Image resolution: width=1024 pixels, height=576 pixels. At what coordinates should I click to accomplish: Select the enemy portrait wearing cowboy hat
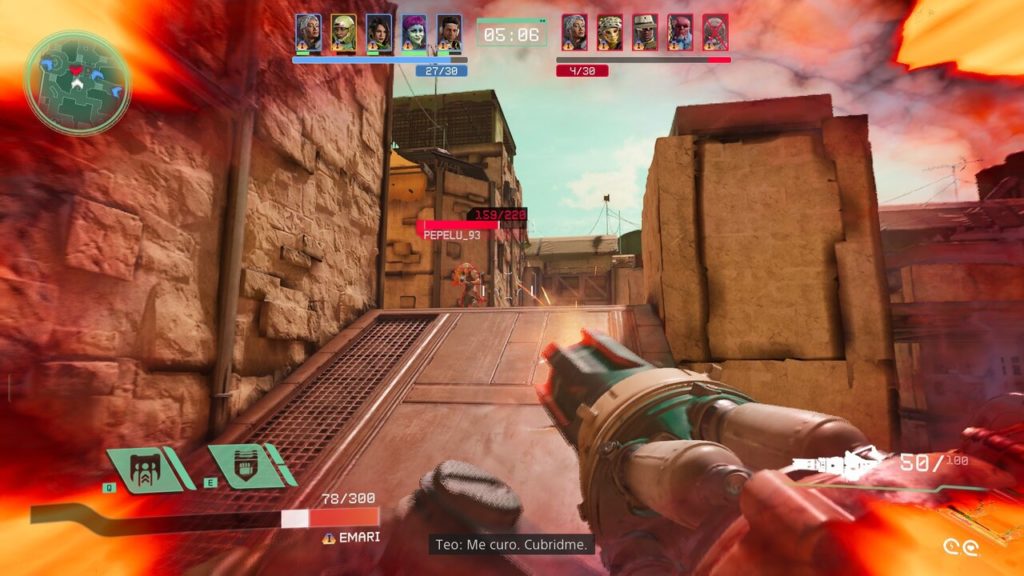click(645, 33)
